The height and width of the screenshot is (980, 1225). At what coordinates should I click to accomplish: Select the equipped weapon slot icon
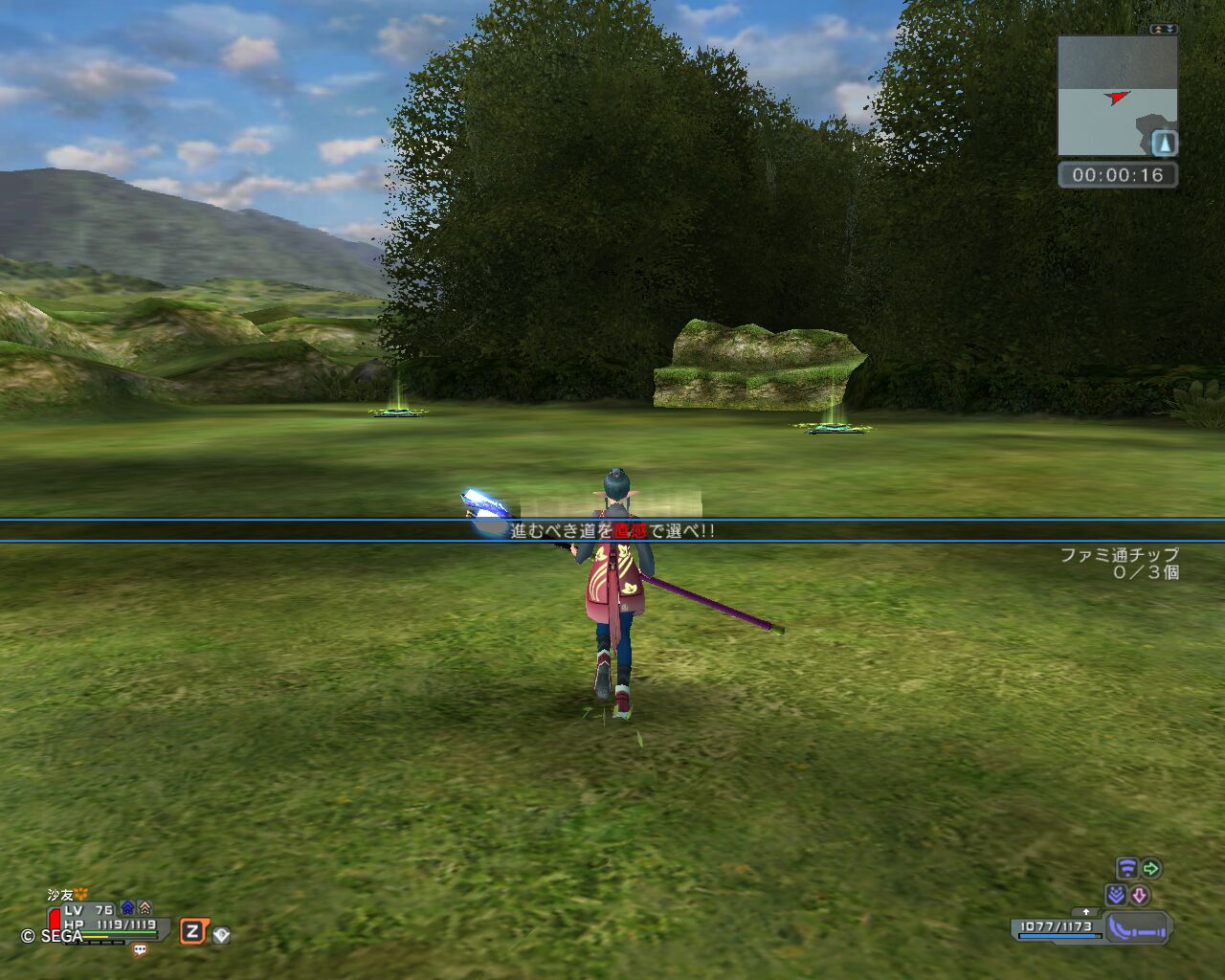[x=1138, y=927]
